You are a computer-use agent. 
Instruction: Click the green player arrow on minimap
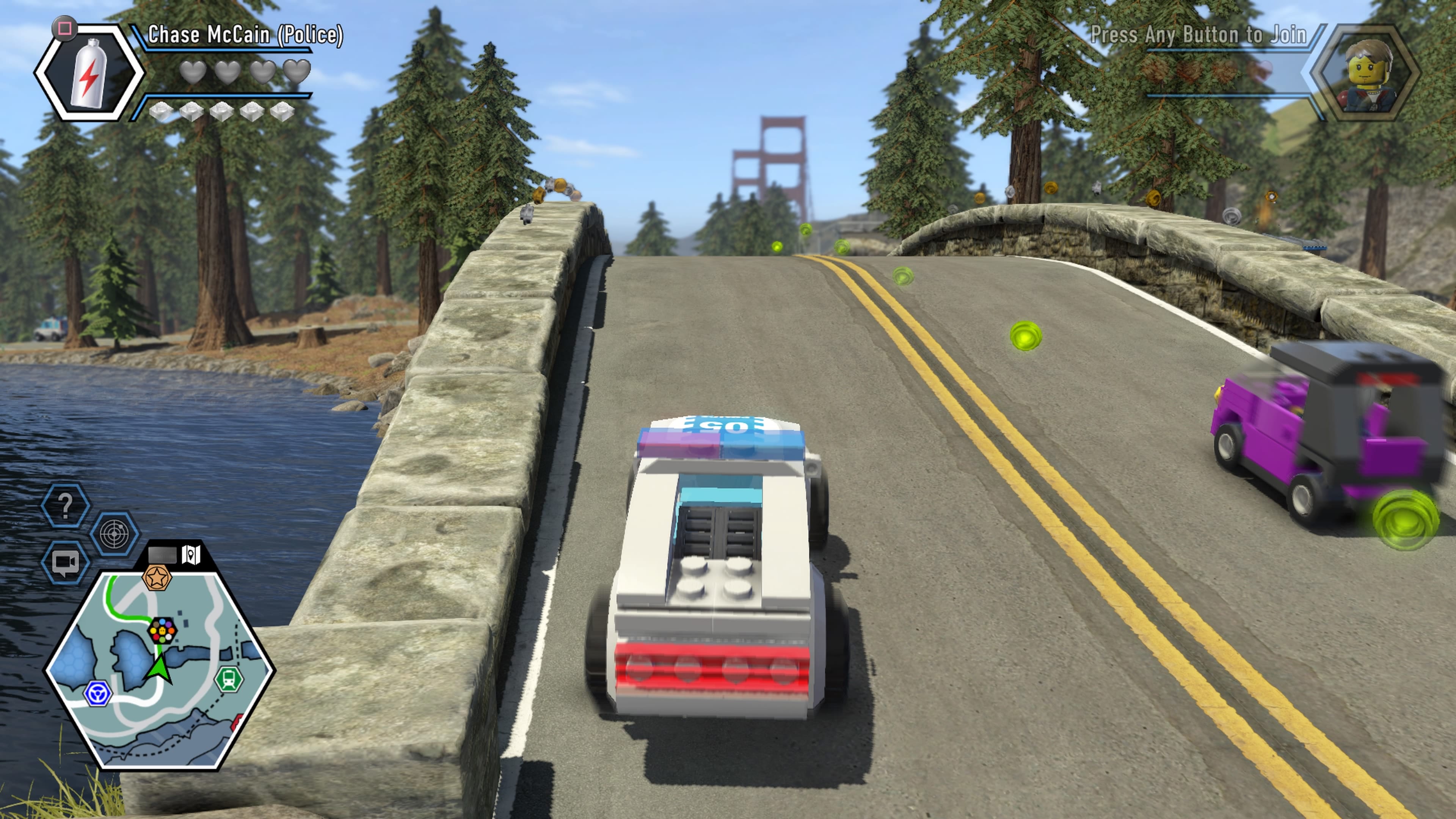pyautogui.click(x=160, y=668)
